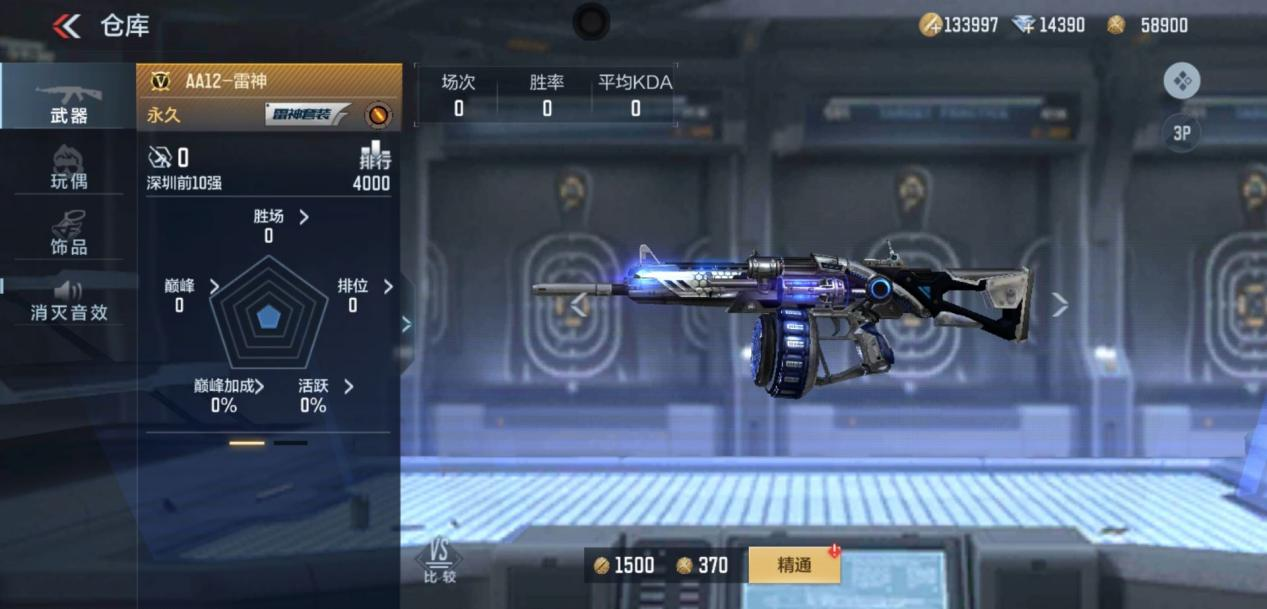The height and width of the screenshot is (609, 1267).
Task: Go back using the double-arrow button
Action: pyautogui.click(x=67, y=26)
